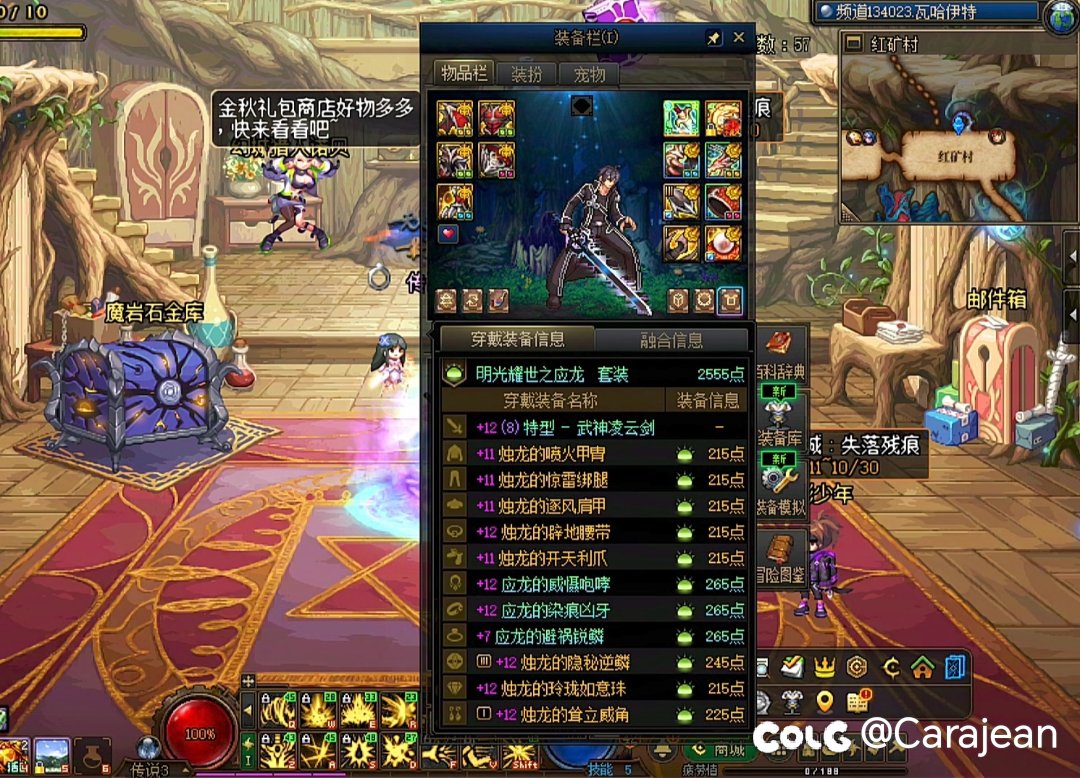Open the 装扮 costume tab
1080x778 pixels.
coord(527,74)
